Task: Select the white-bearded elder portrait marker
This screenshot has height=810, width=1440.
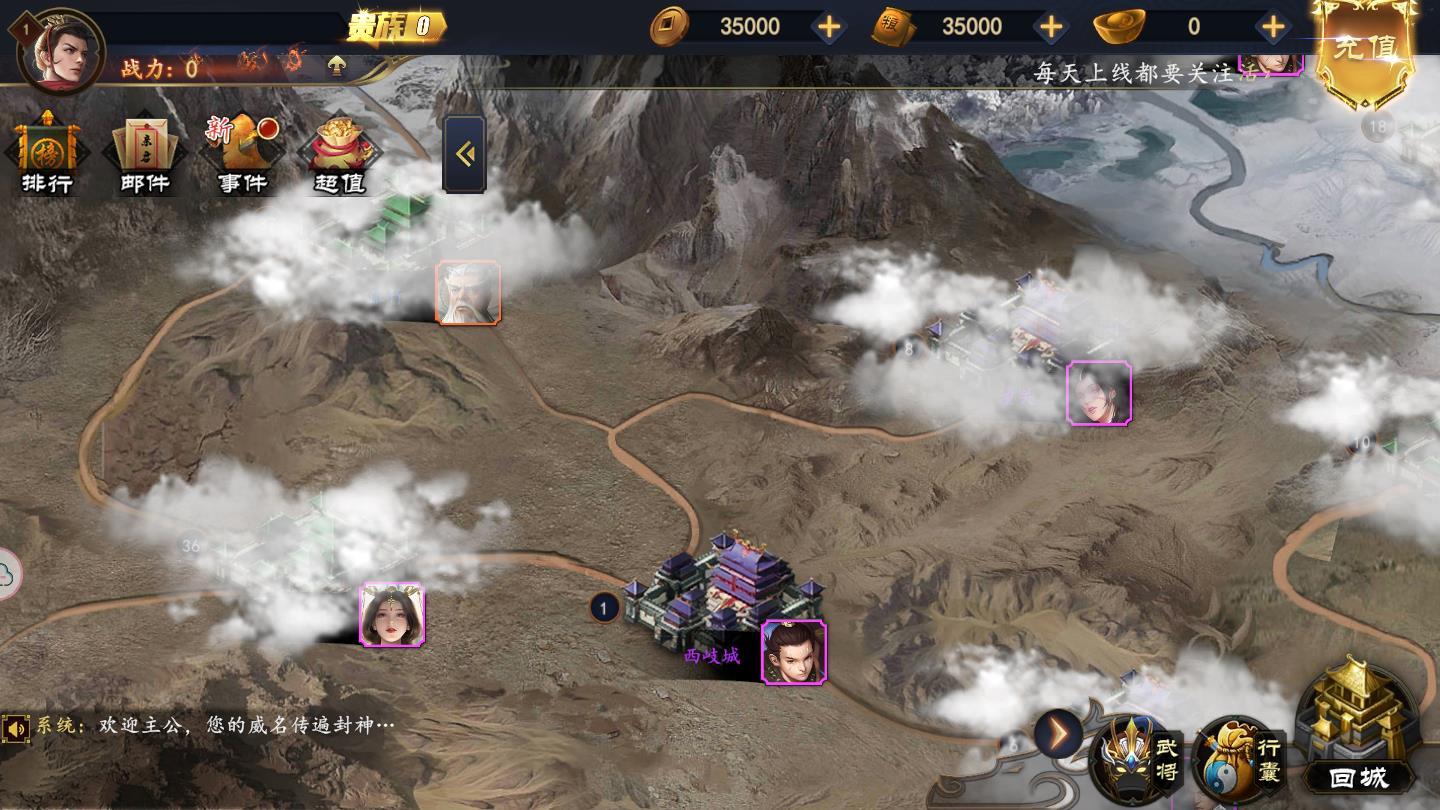Action: click(x=468, y=293)
